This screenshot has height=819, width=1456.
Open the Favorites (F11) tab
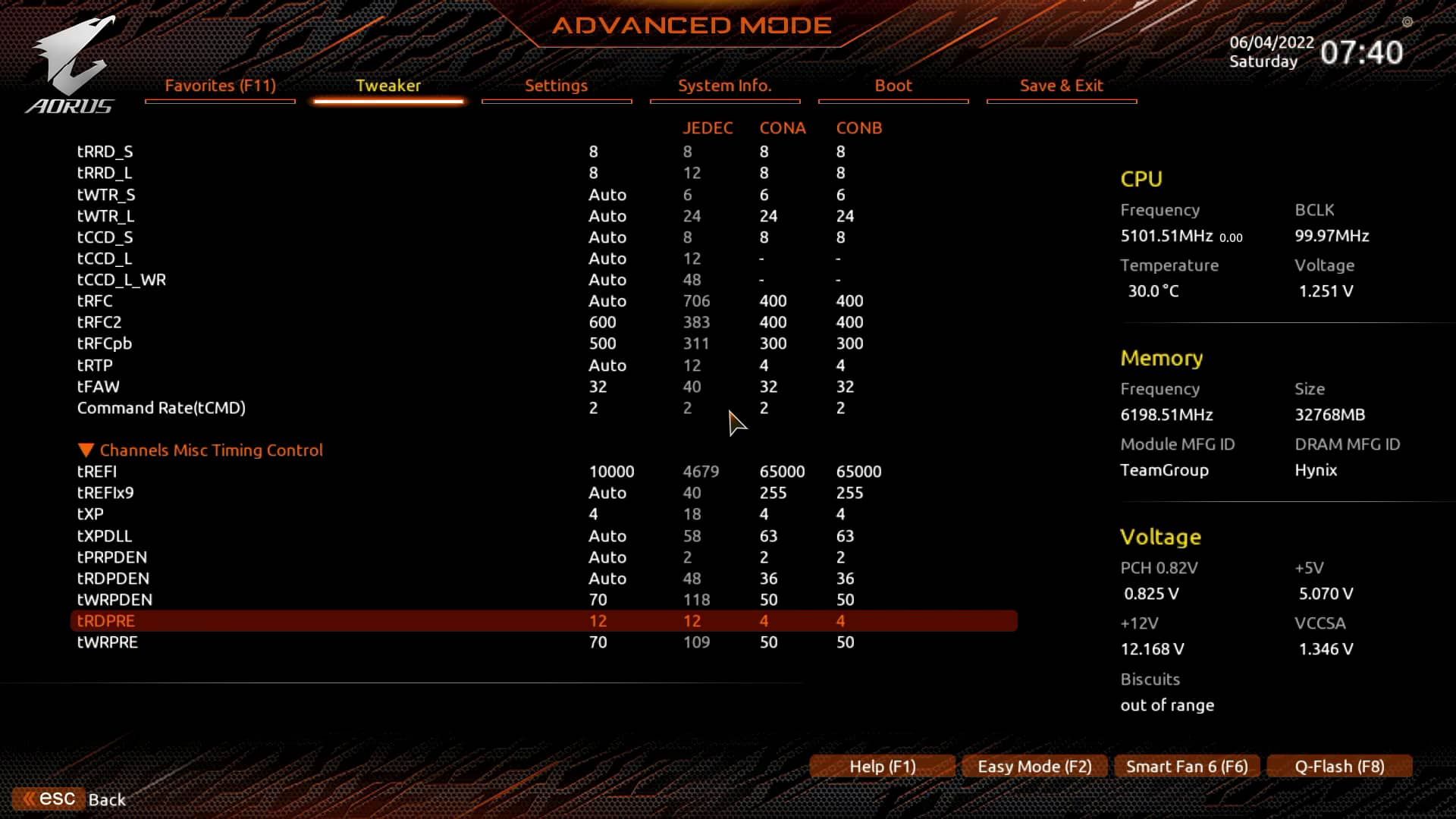click(219, 86)
